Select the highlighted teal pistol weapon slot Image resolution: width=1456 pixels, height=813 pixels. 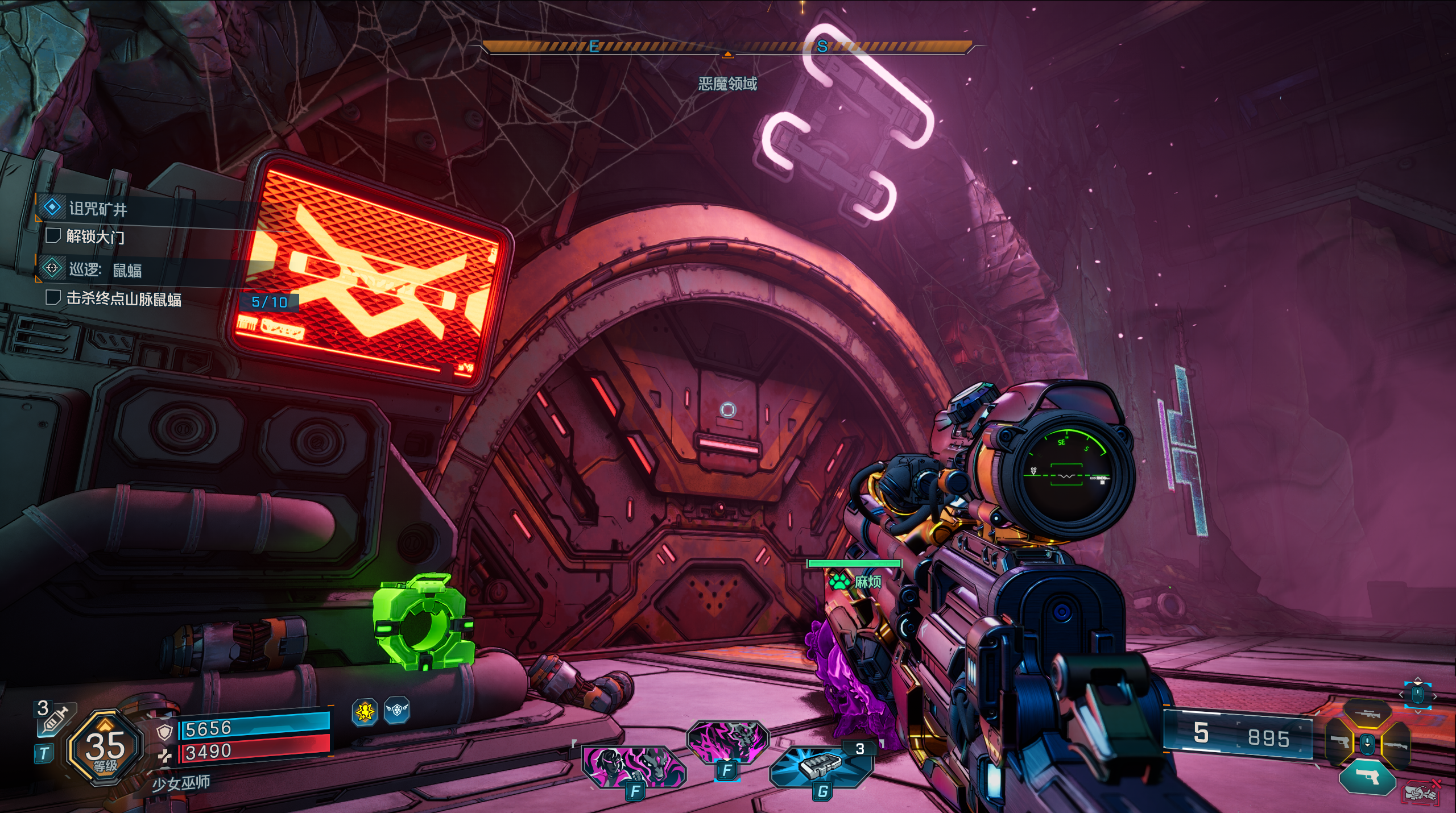coord(1367,777)
